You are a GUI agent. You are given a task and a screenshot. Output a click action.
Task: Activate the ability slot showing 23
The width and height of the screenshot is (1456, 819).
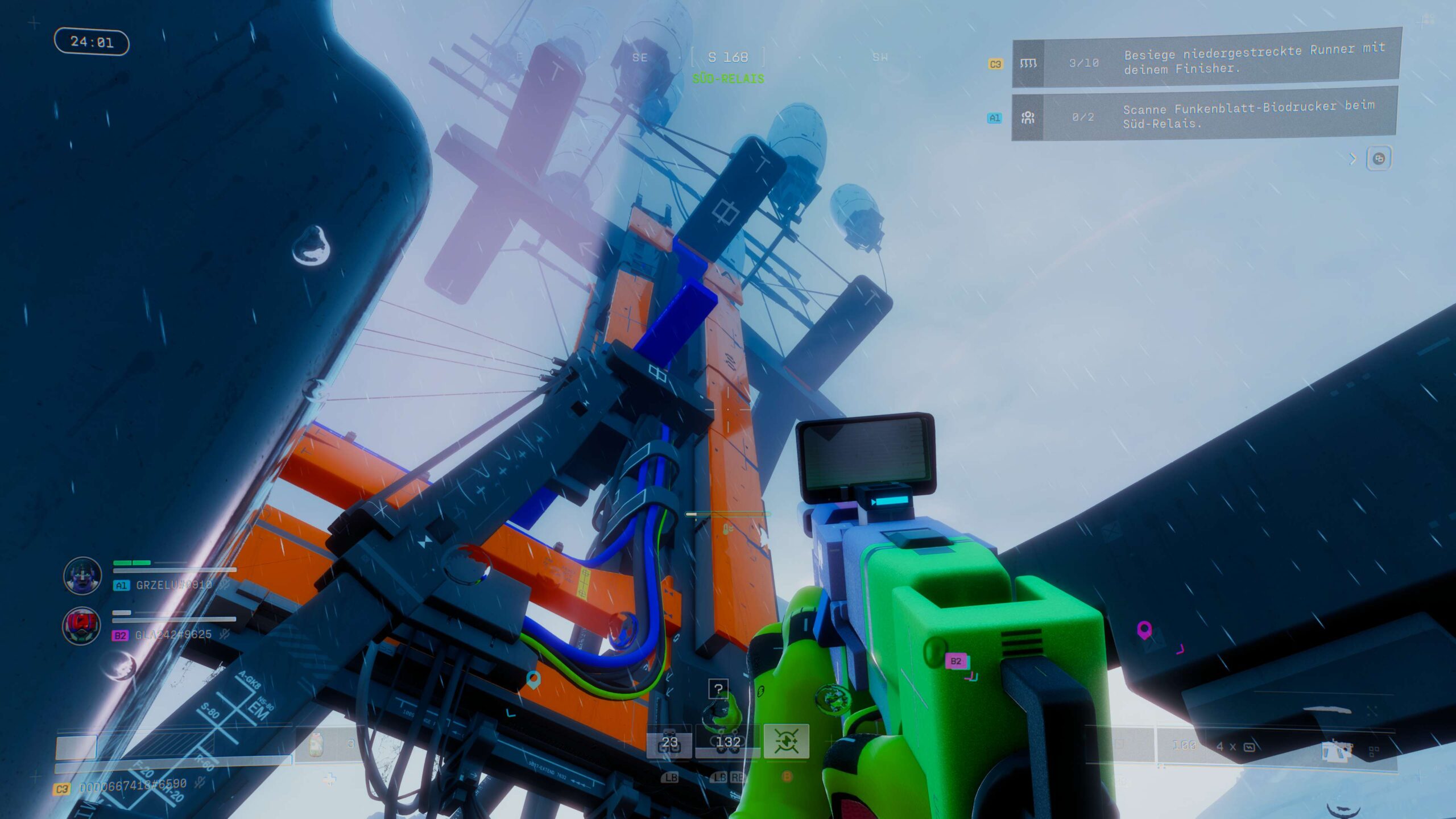pyautogui.click(x=669, y=742)
